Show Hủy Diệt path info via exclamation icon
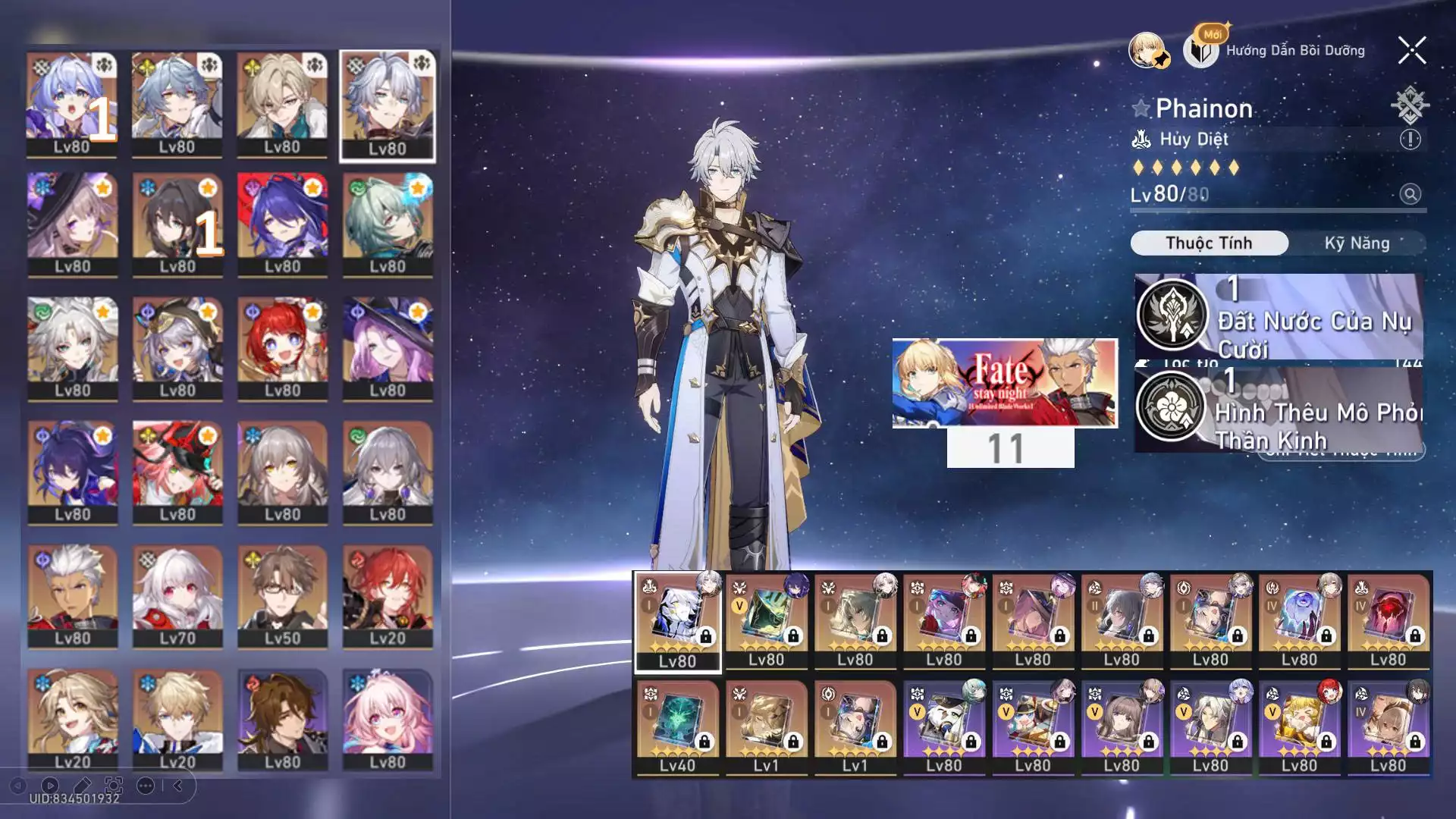 (x=1410, y=140)
